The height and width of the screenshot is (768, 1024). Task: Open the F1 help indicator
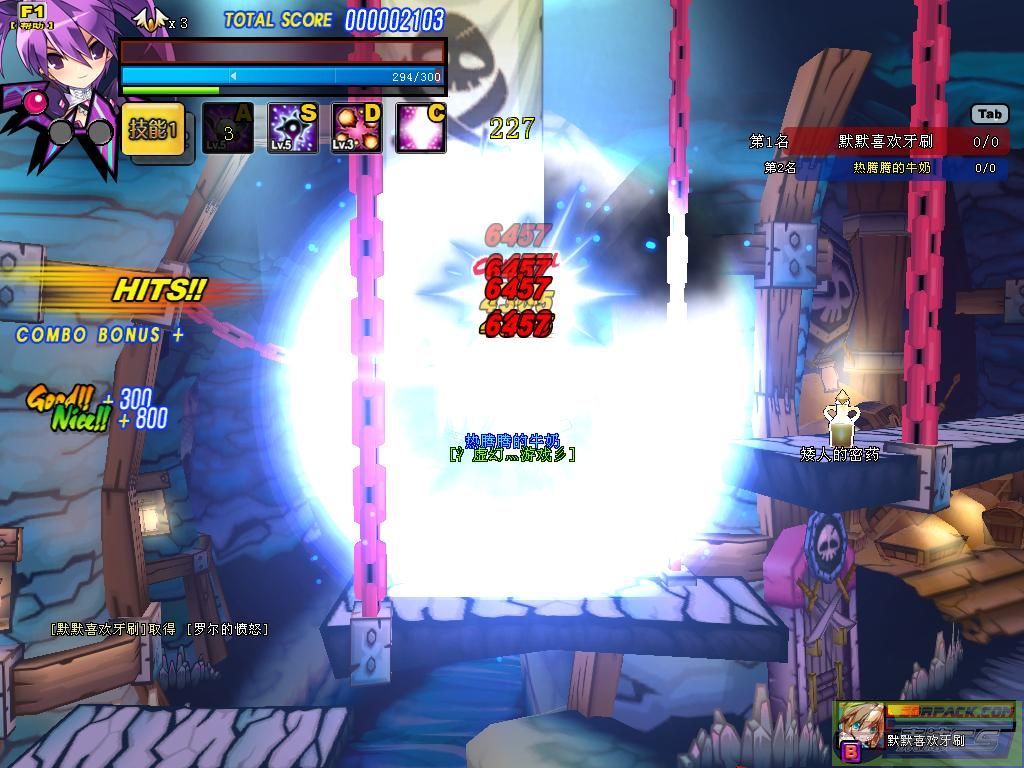point(32,14)
